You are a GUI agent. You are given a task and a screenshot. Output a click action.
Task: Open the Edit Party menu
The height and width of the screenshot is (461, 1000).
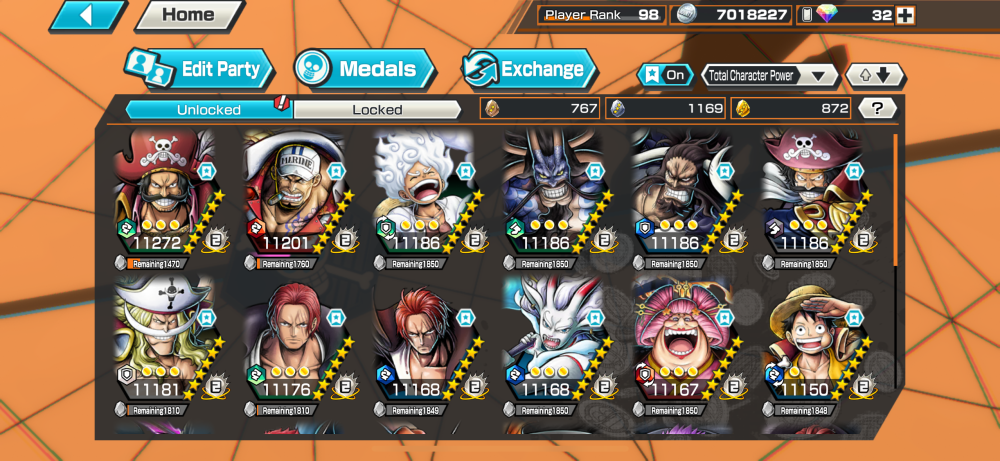click(199, 69)
